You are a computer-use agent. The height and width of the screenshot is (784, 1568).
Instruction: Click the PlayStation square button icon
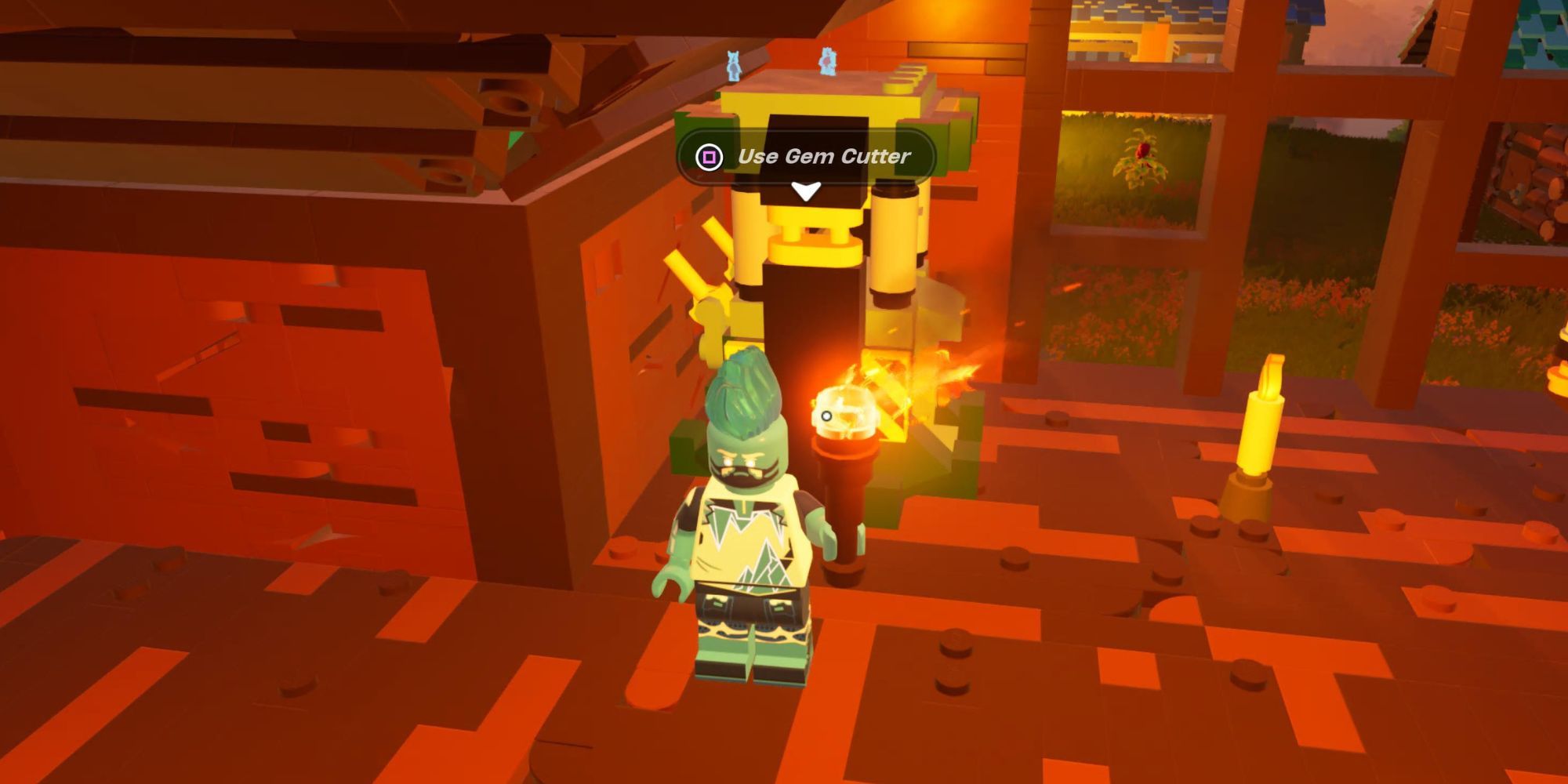click(x=708, y=155)
